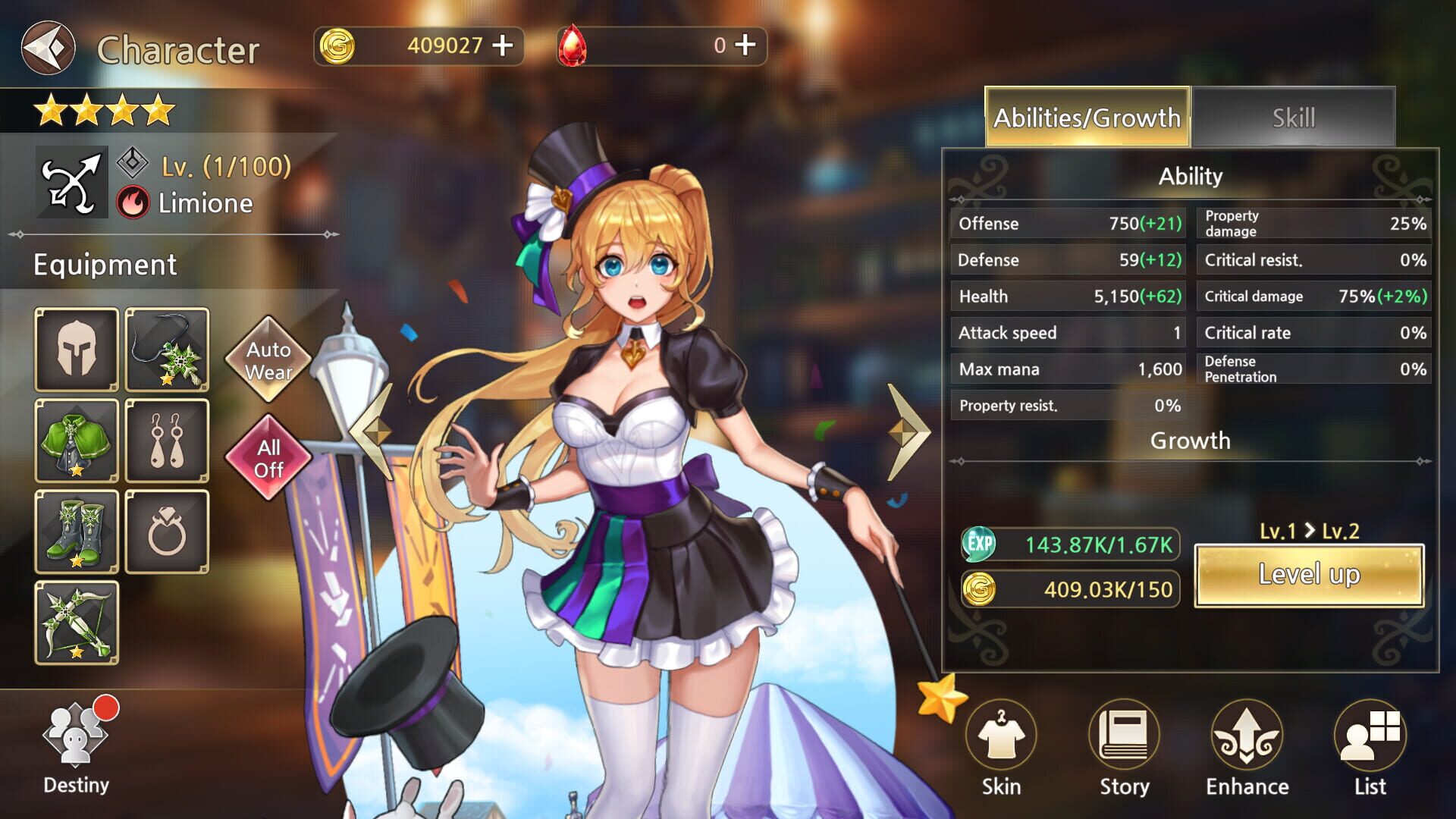1456x819 pixels.
Task: Click the green armor equipment slot
Action: point(76,442)
